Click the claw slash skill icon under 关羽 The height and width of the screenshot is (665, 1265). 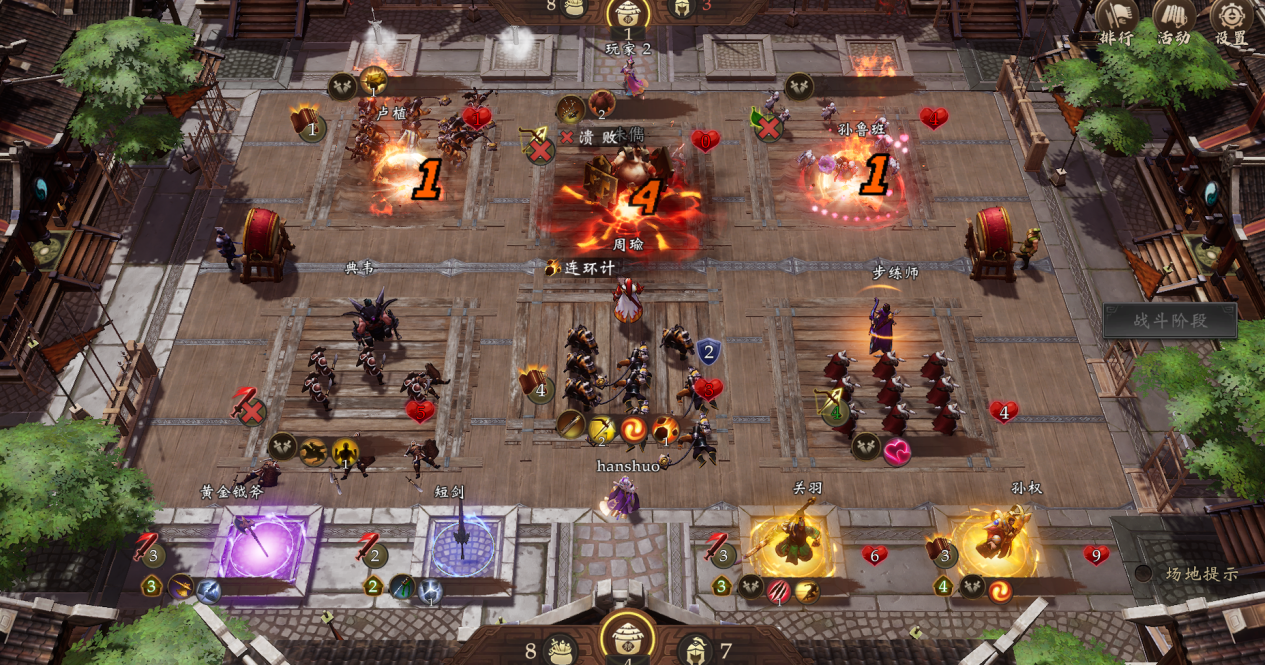[779, 591]
